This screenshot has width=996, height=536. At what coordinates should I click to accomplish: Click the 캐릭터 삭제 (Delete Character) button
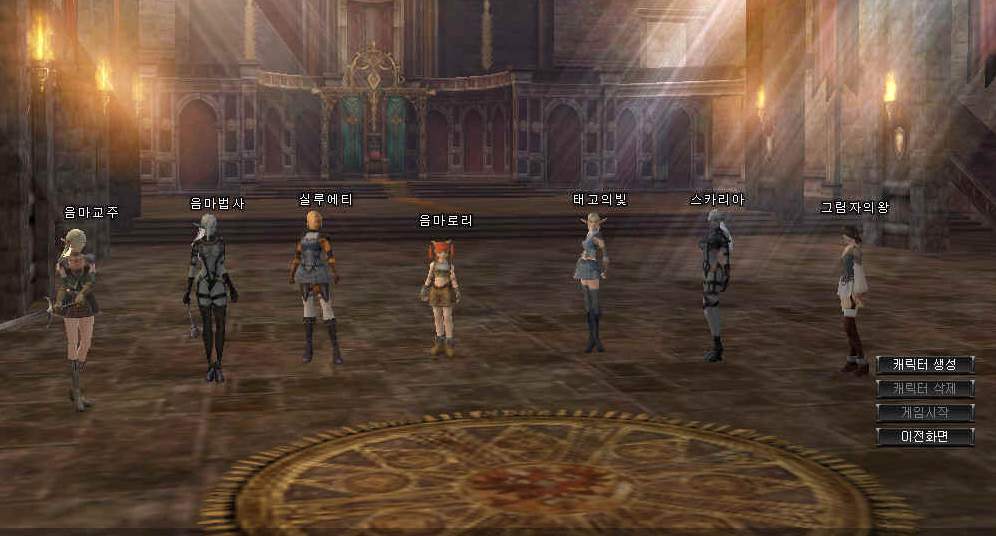coord(924,388)
